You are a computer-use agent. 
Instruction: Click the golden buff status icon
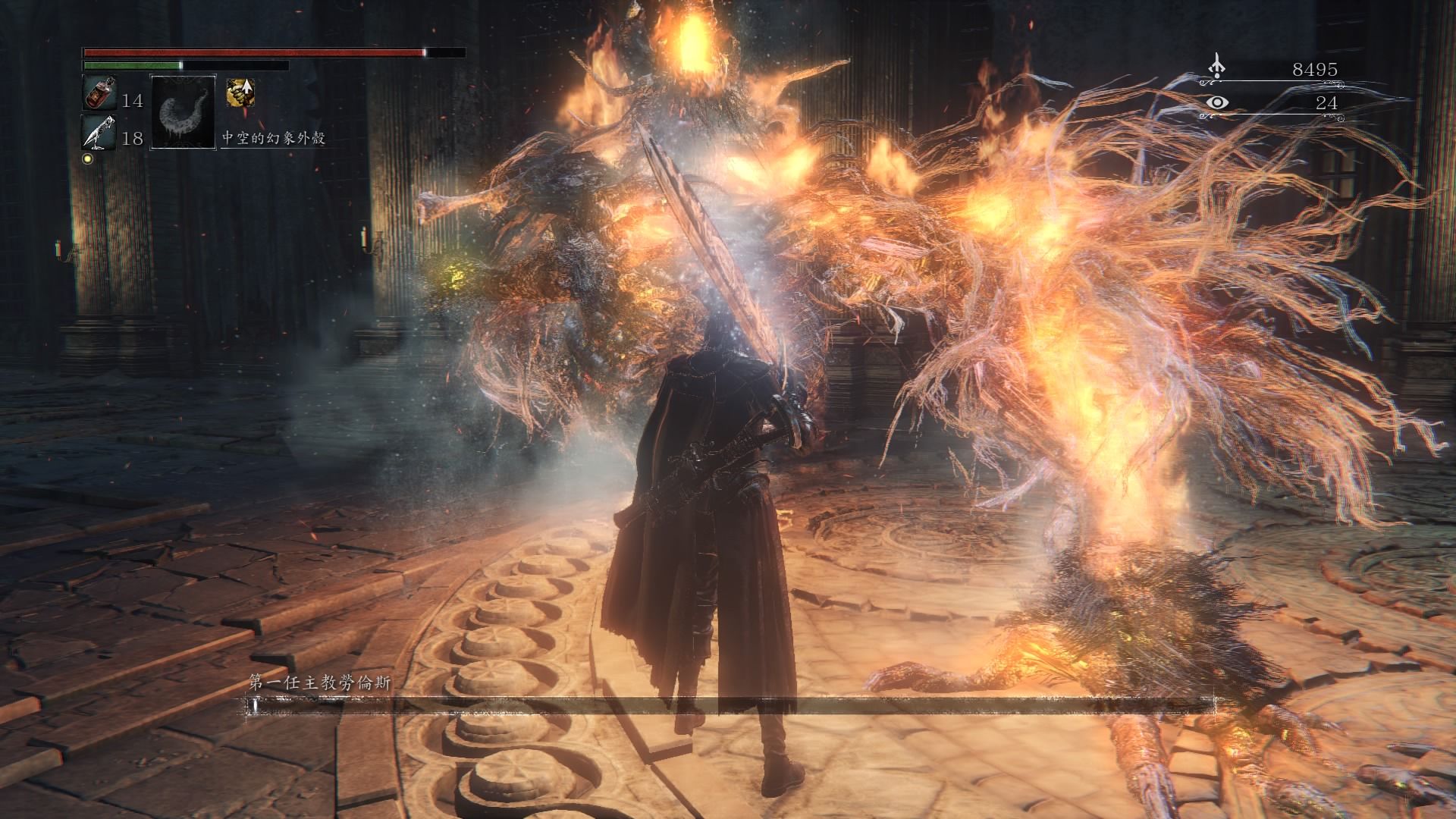coord(240,93)
